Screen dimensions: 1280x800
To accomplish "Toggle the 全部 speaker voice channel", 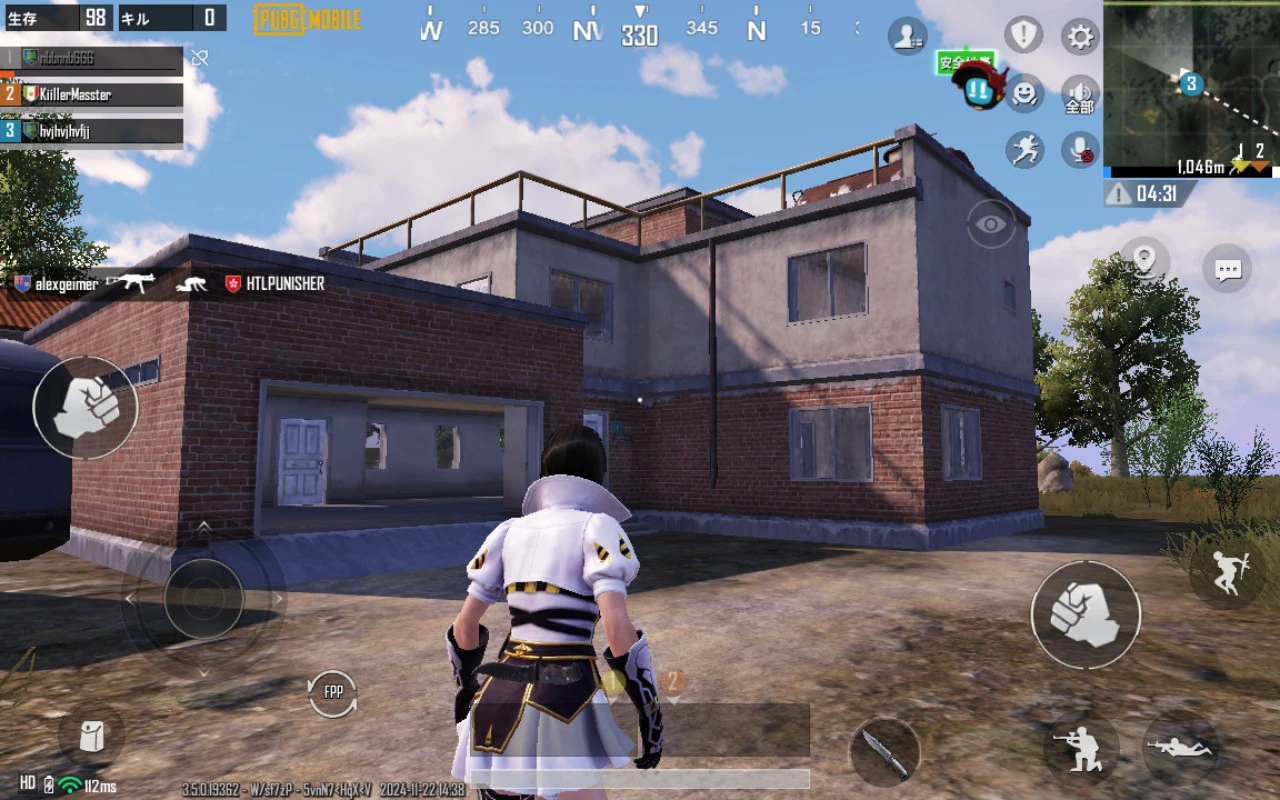I will 1080,94.
